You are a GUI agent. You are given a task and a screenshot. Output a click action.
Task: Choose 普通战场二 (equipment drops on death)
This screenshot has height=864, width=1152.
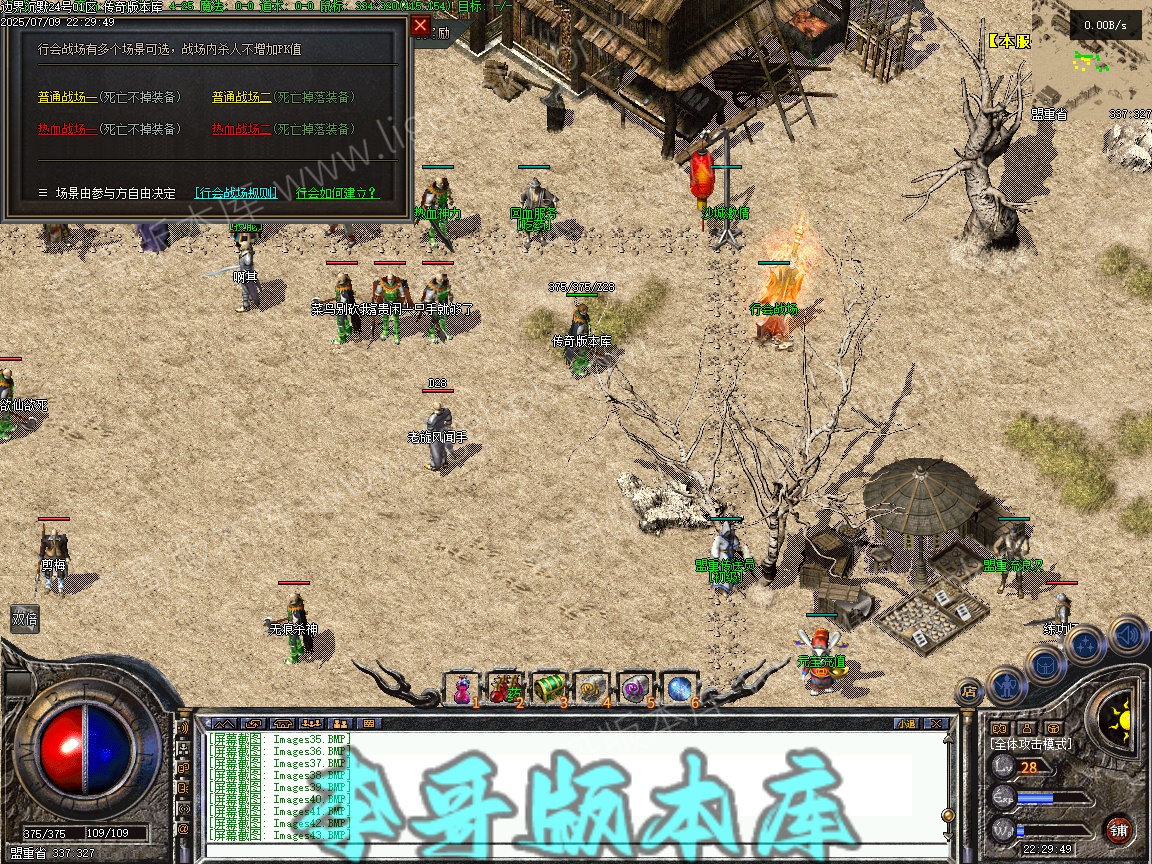tap(241, 97)
